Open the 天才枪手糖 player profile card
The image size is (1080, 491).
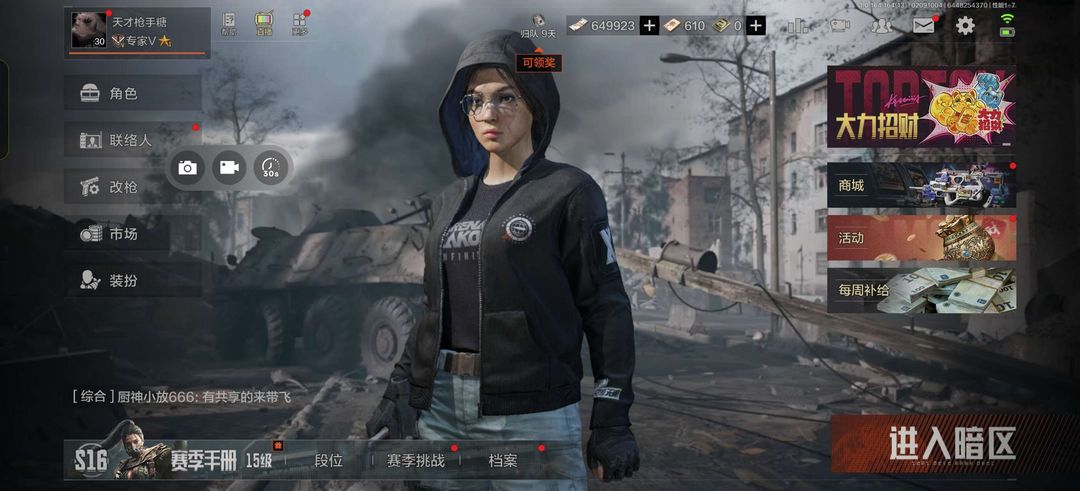tap(137, 31)
